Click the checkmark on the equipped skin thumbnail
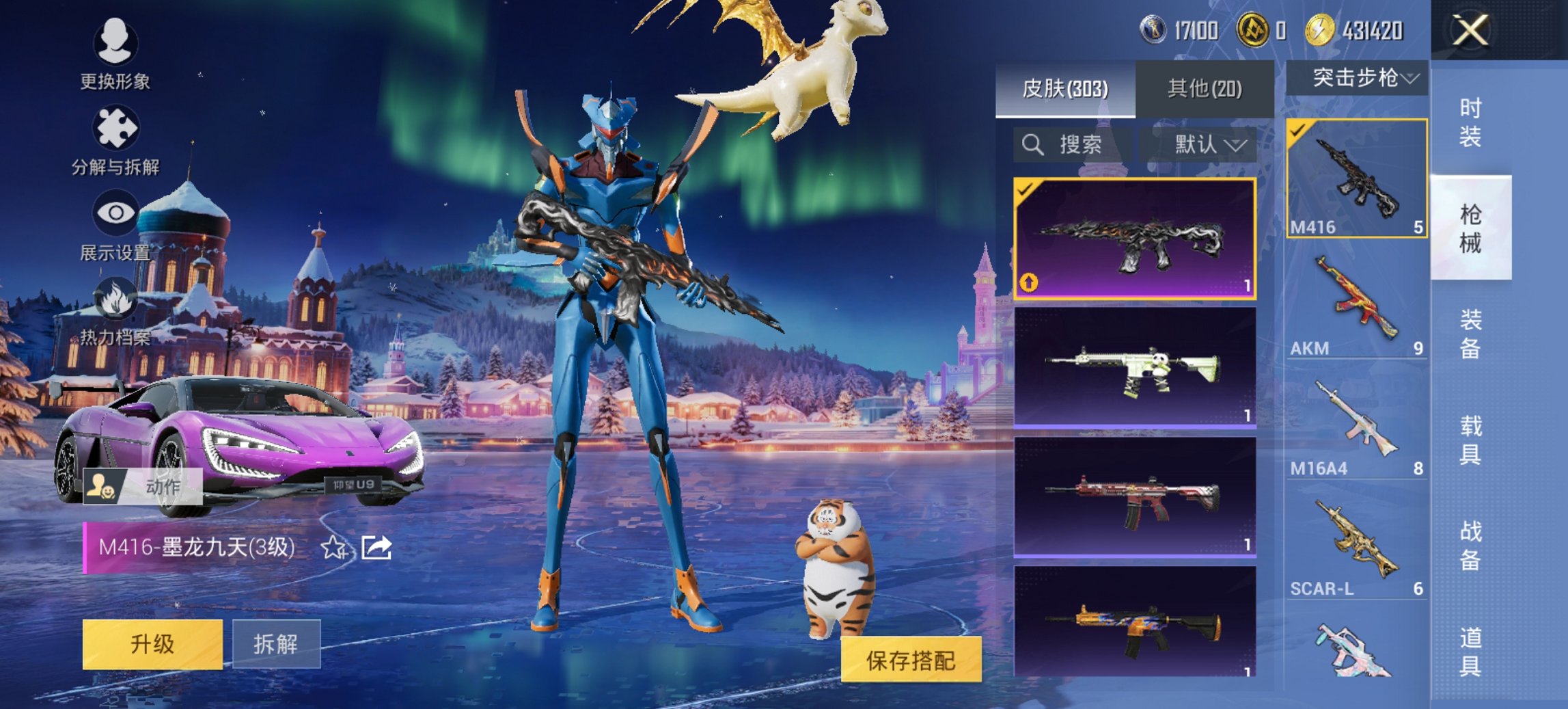The image size is (1568, 709). [1025, 188]
